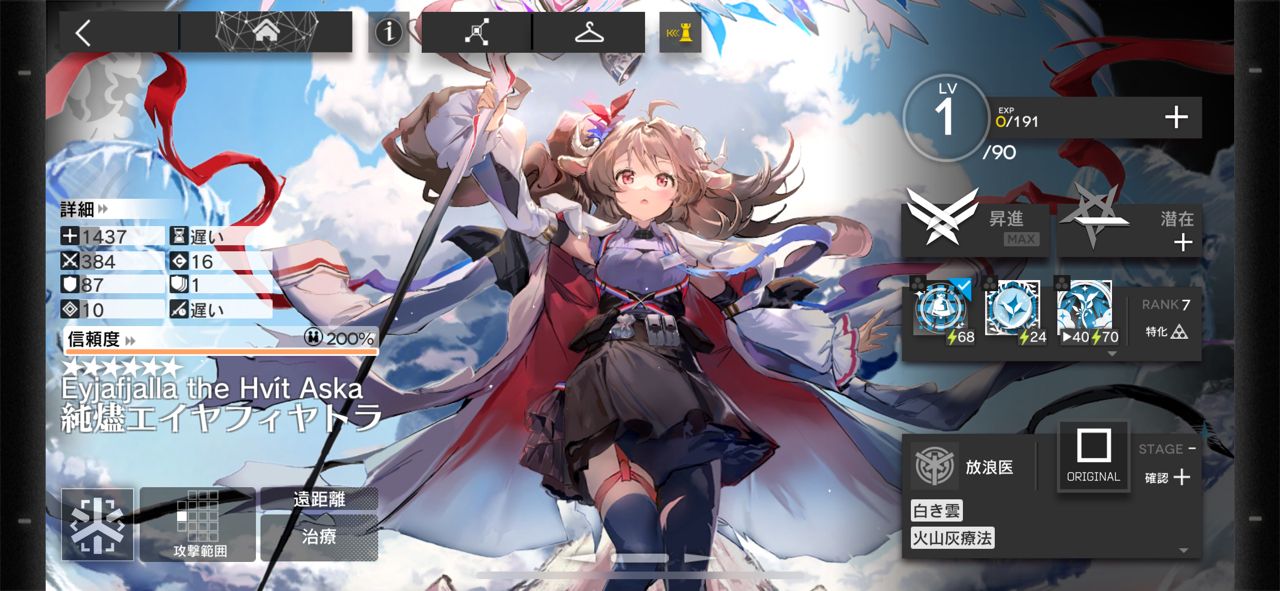Return to the home screen

click(266, 33)
